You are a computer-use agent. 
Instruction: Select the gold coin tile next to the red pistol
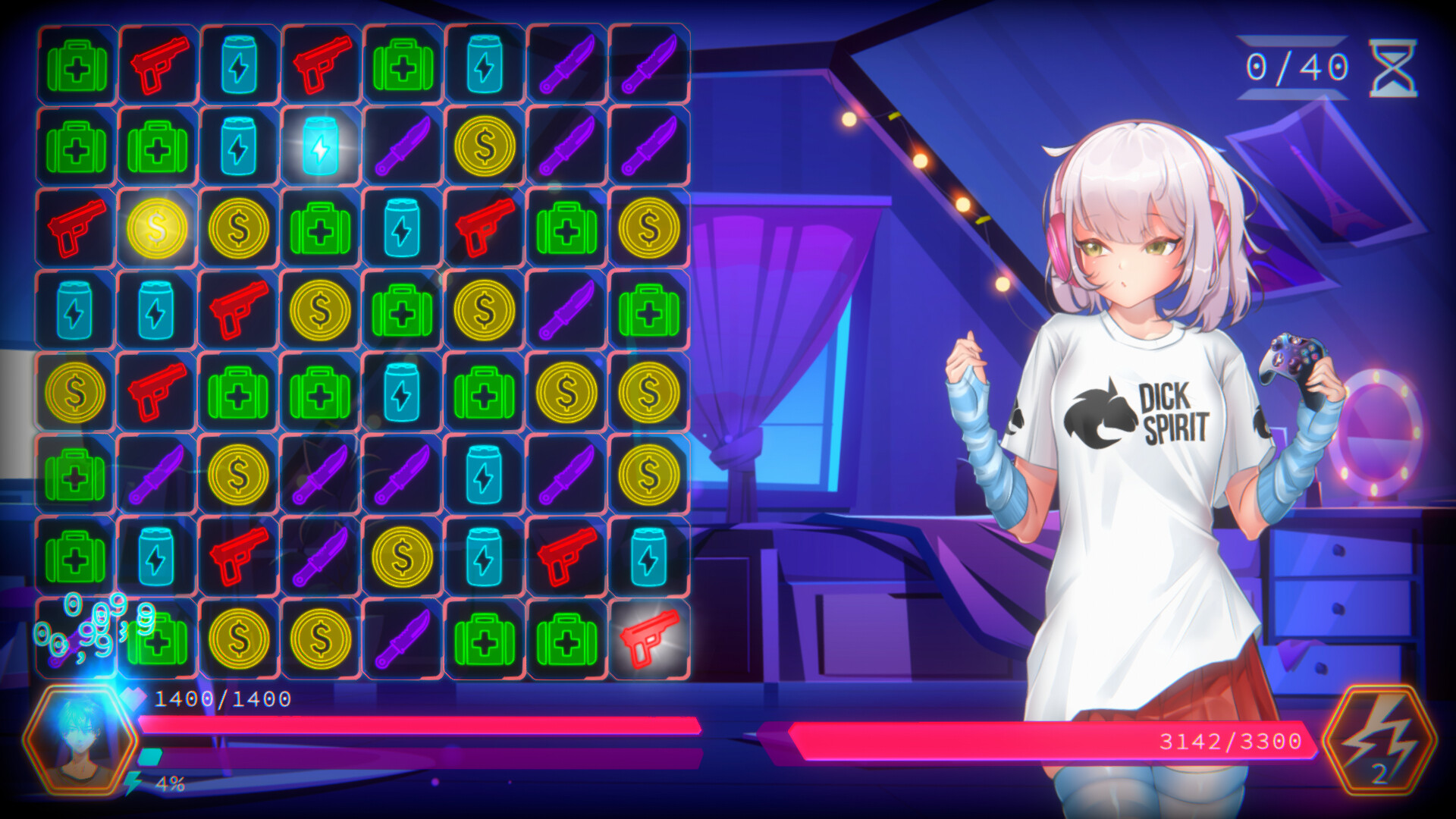(157, 227)
